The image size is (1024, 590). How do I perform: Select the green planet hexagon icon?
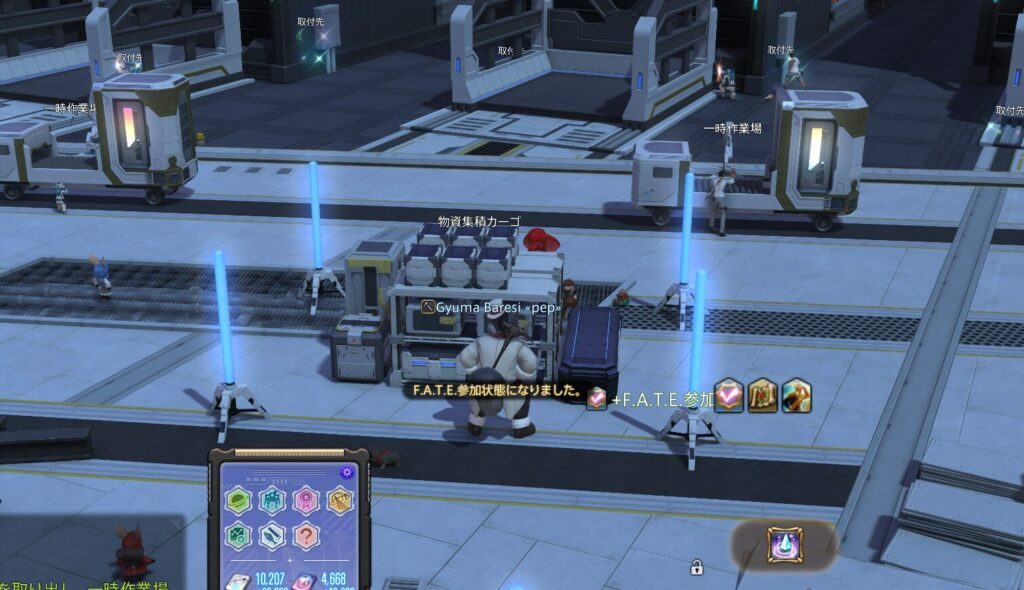coord(238,500)
